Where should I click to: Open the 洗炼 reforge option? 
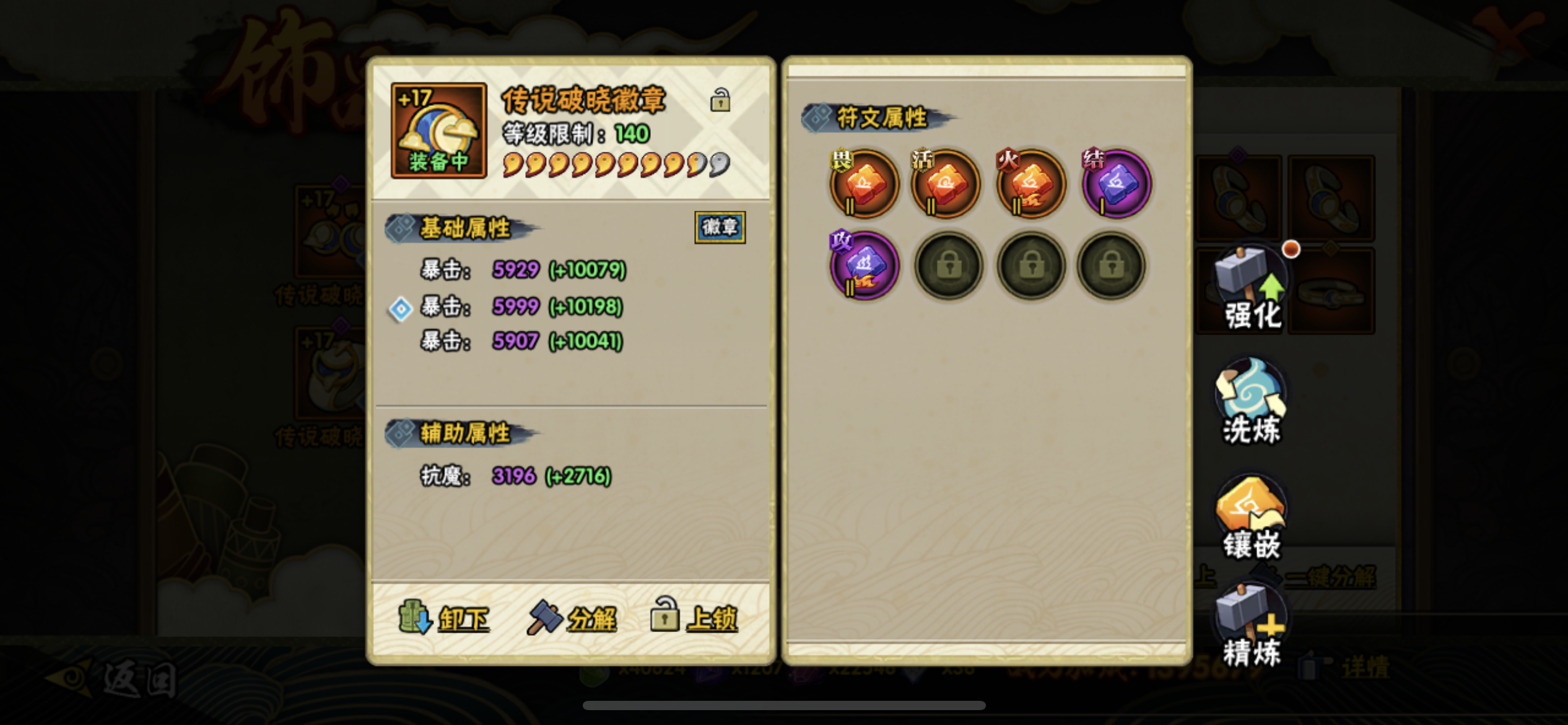click(1251, 403)
